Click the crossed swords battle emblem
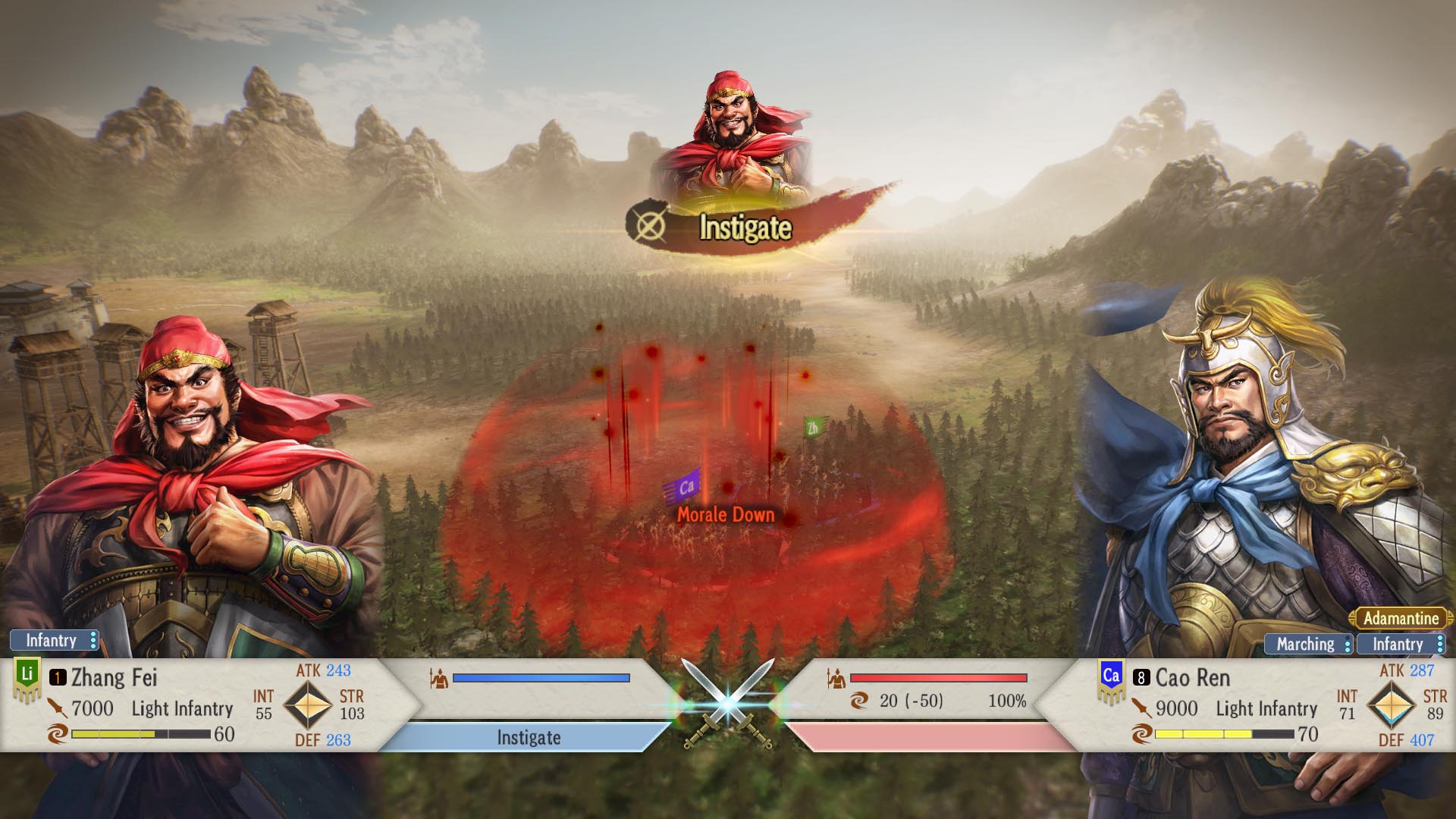1456x819 pixels. coord(728,704)
